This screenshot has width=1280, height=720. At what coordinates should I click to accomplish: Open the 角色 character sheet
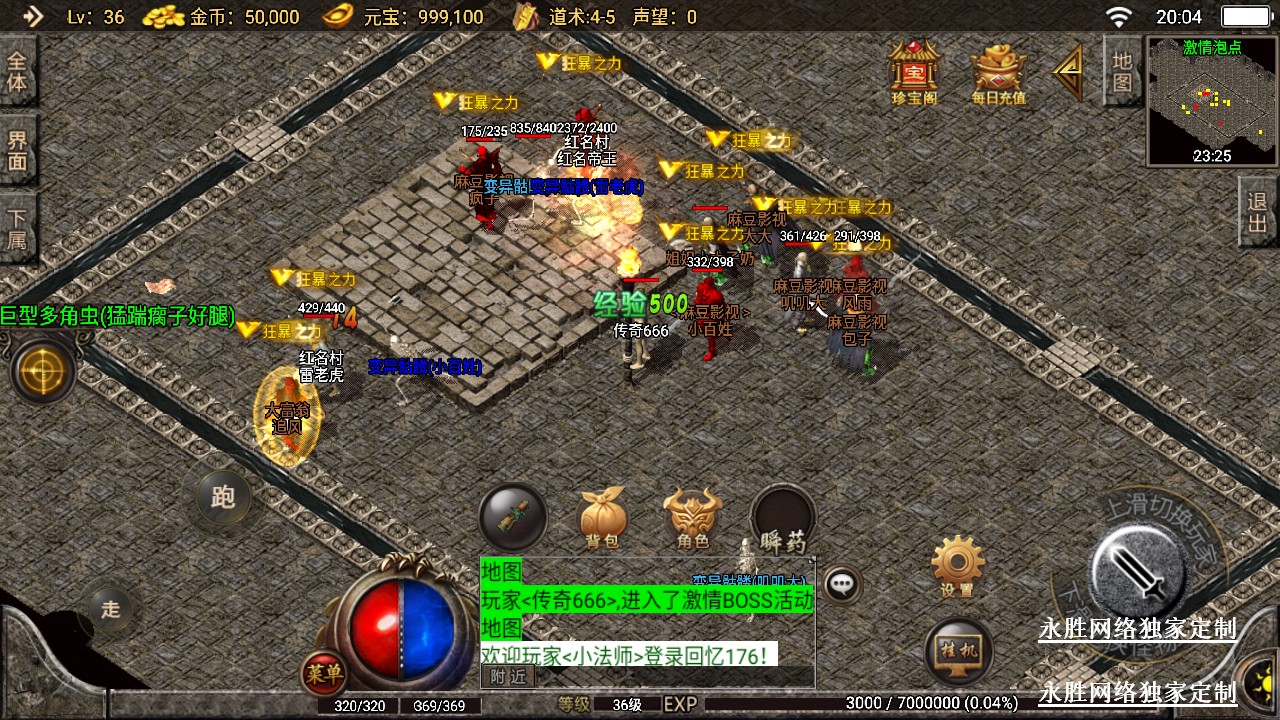[693, 519]
